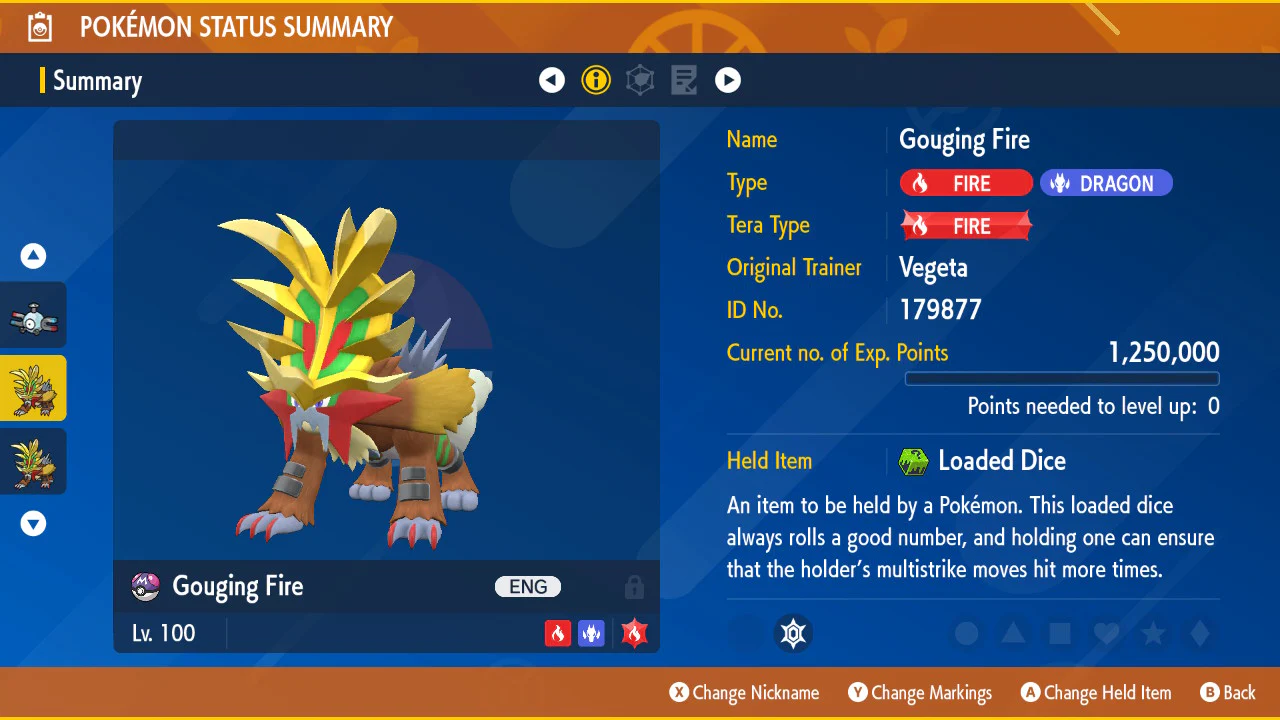The height and width of the screenshot is (720, 1280).
Task: Toggle the diamond marking
Action: click(1200, 633)
